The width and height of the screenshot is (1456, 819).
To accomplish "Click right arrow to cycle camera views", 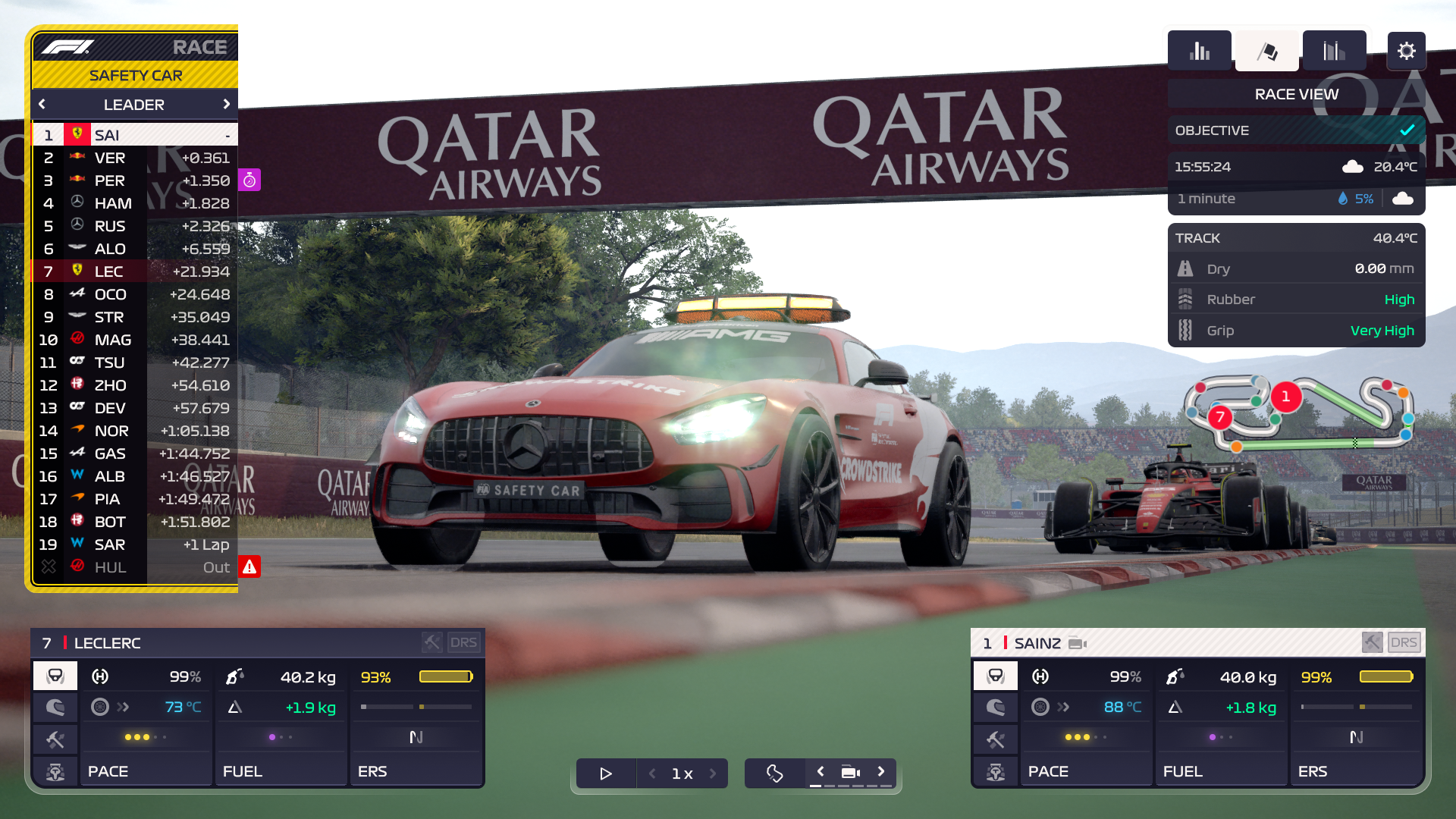I will 881,770.
